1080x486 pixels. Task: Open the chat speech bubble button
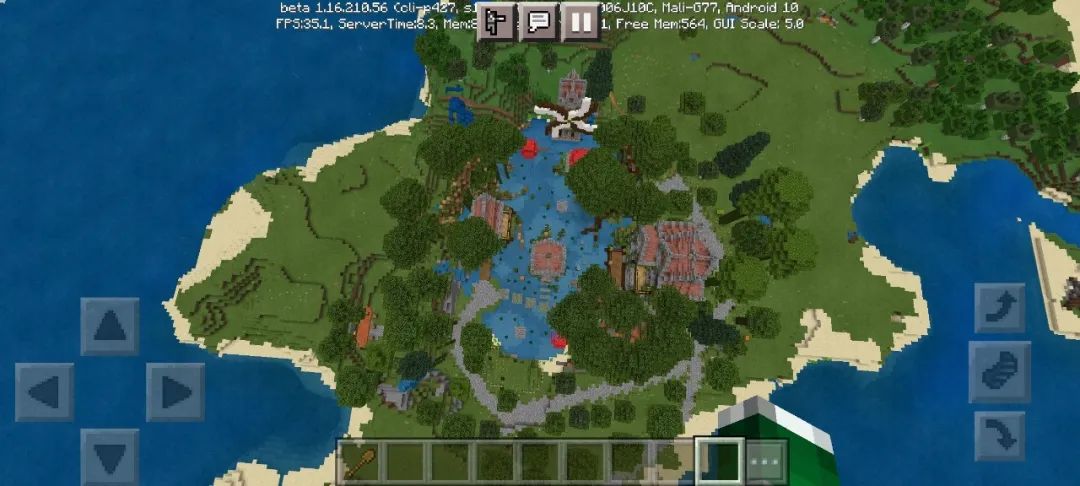[538, 21]
